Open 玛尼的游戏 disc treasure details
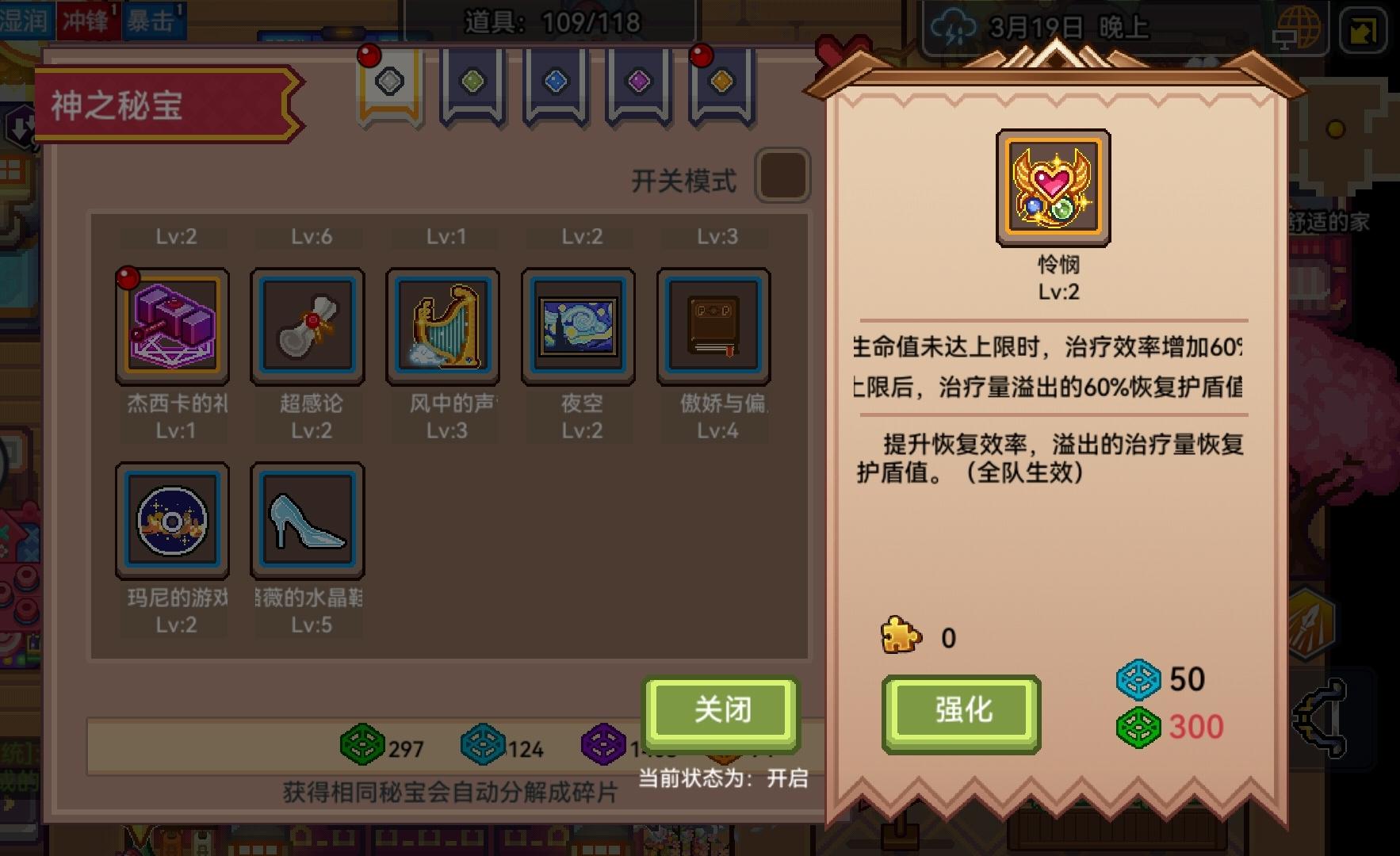The height and width of the screenshot is (856, 1400). coord(173,519)
